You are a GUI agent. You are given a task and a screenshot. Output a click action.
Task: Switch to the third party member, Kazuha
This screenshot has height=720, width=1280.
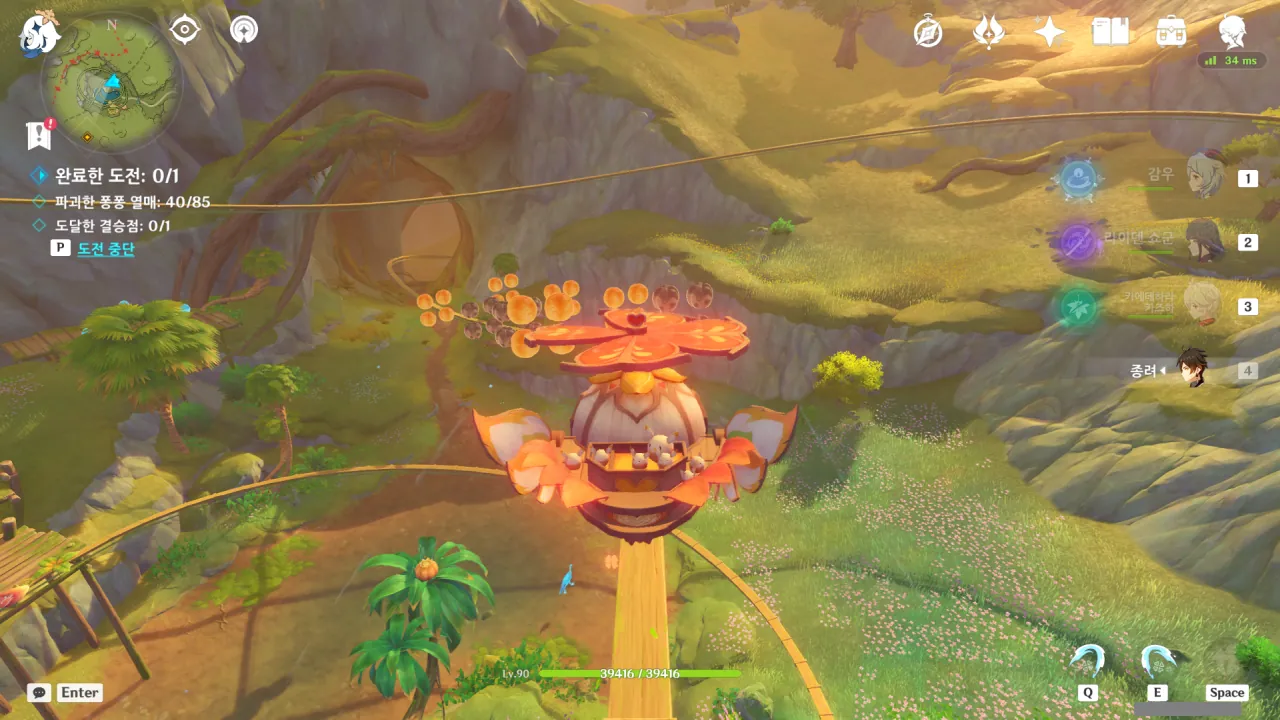[1203, 305]
